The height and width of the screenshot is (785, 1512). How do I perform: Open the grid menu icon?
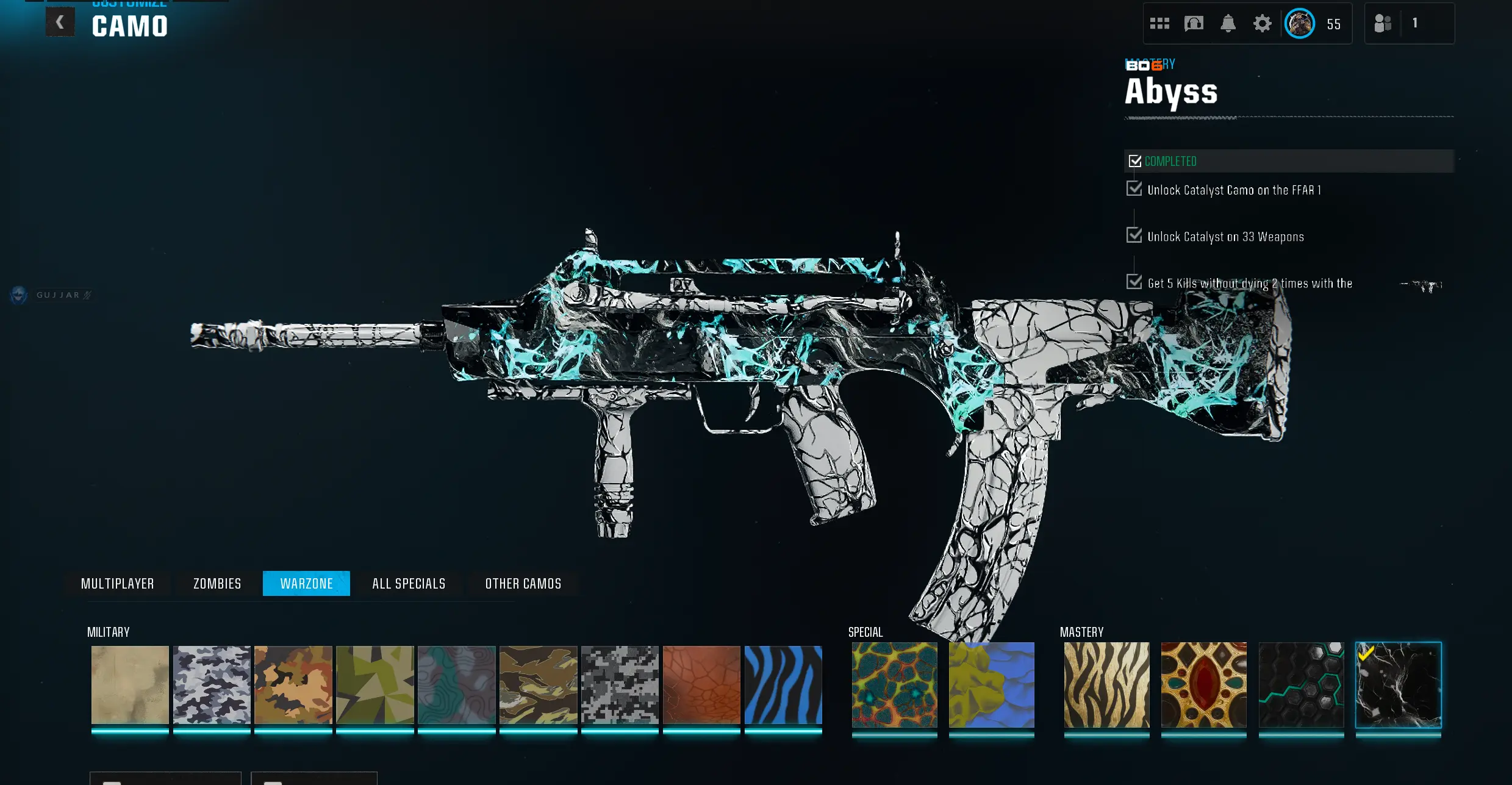1159,24
